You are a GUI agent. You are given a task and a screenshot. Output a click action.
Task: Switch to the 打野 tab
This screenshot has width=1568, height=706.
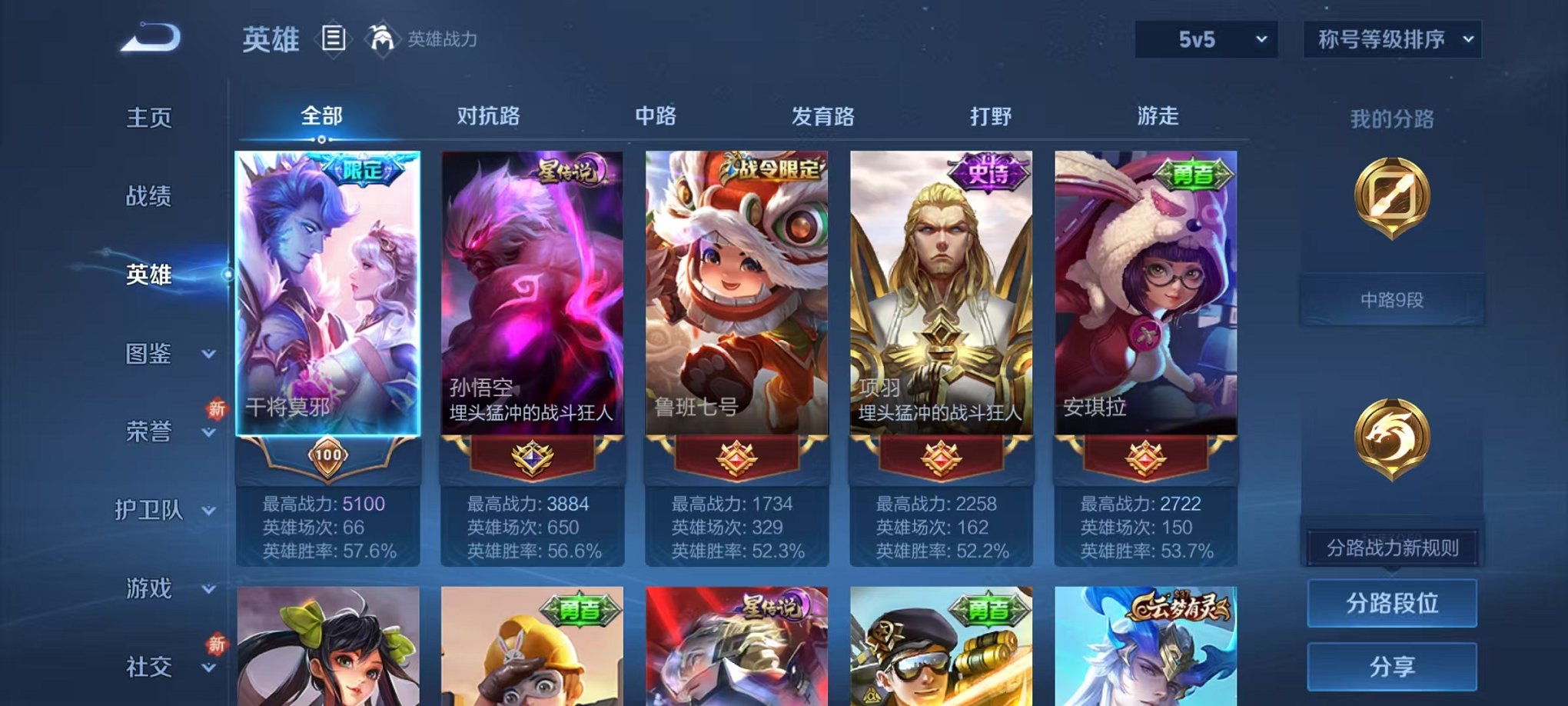click(x=992, y=117)
